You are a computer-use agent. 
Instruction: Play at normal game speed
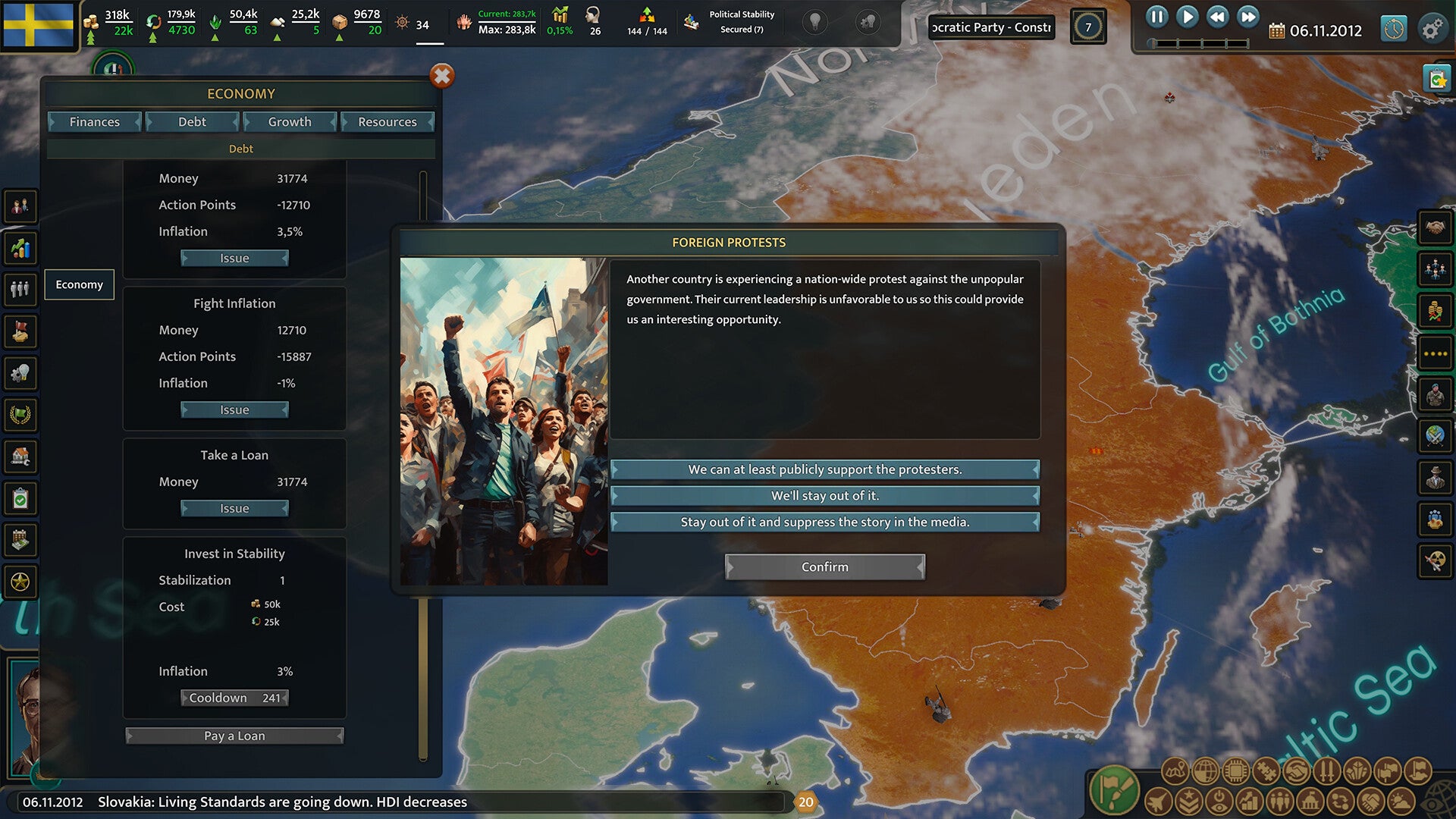(x=1187, y=17)
